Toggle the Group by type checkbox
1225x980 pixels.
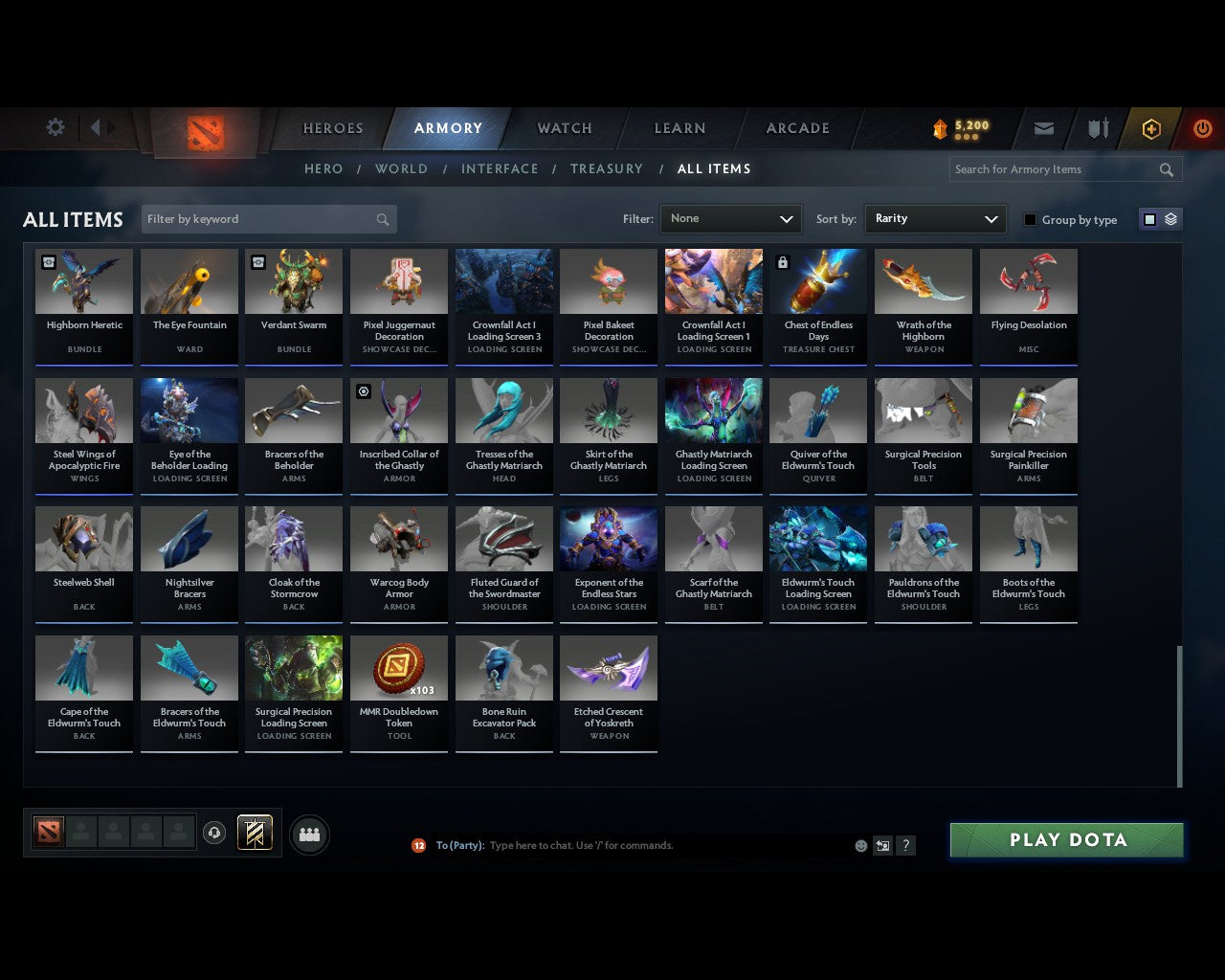pyautogui.click(x=1030, y=219)
